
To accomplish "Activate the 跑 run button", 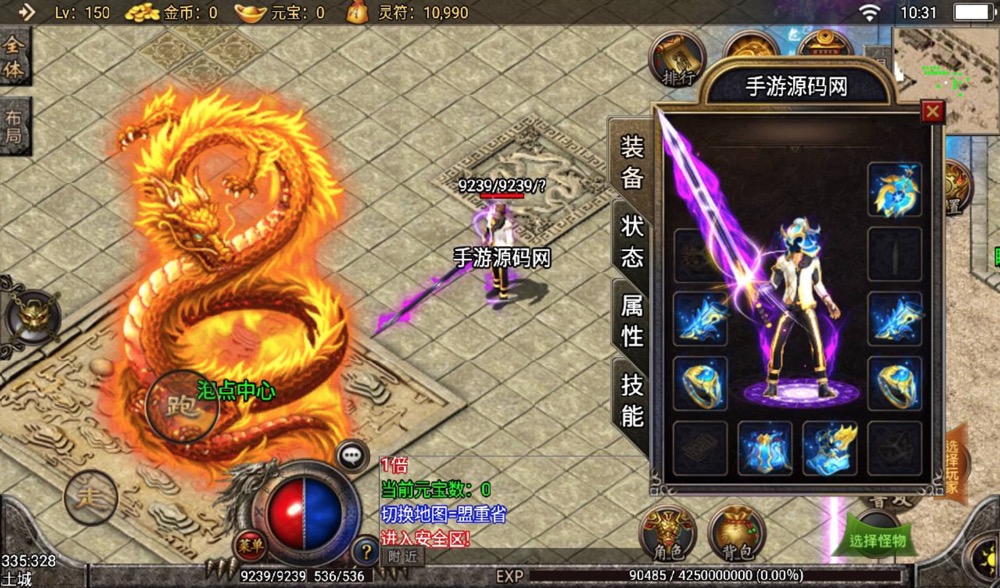I will tap(182, 406).
